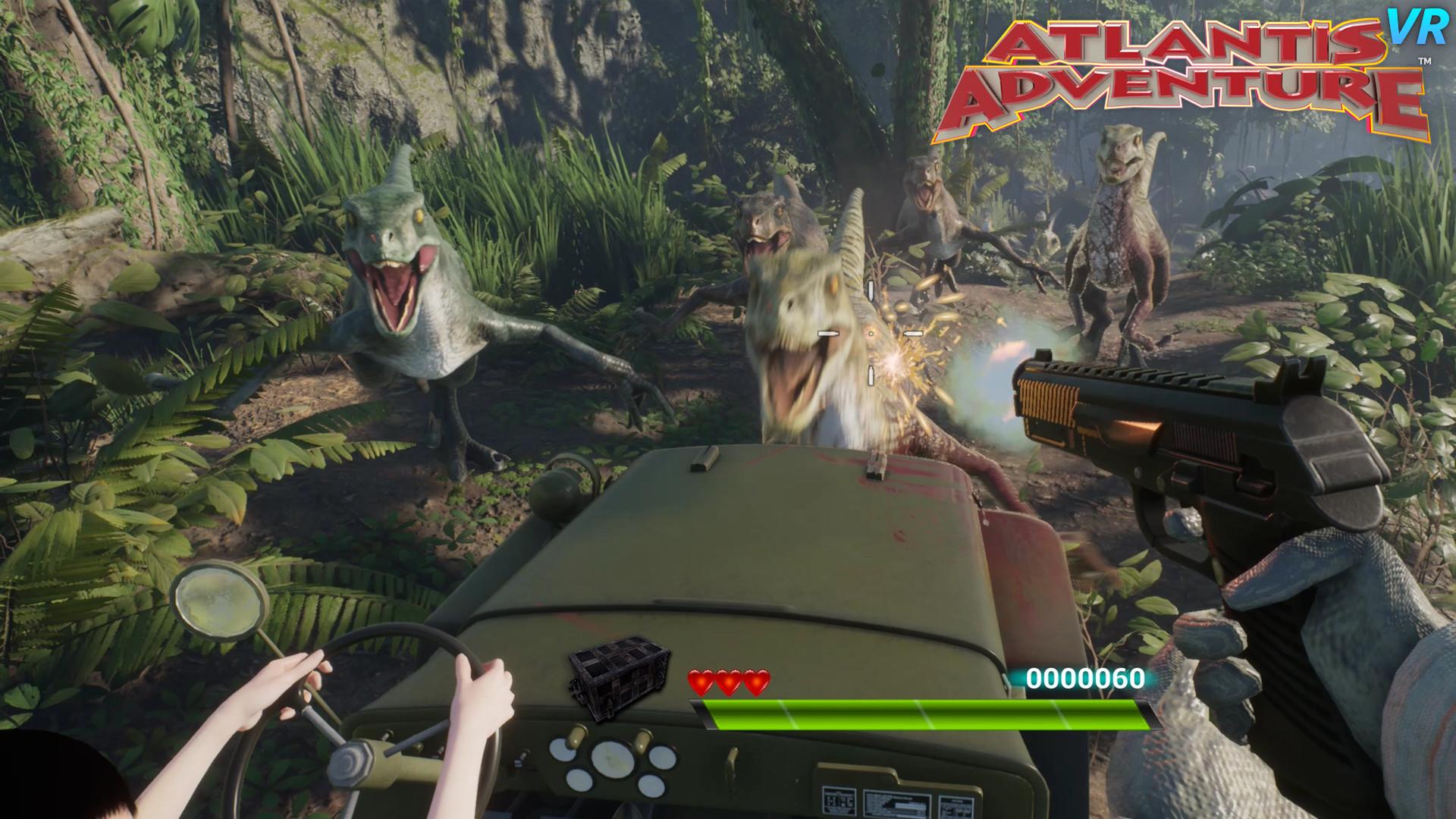Select the third red heart indicator

pos(755,679)
